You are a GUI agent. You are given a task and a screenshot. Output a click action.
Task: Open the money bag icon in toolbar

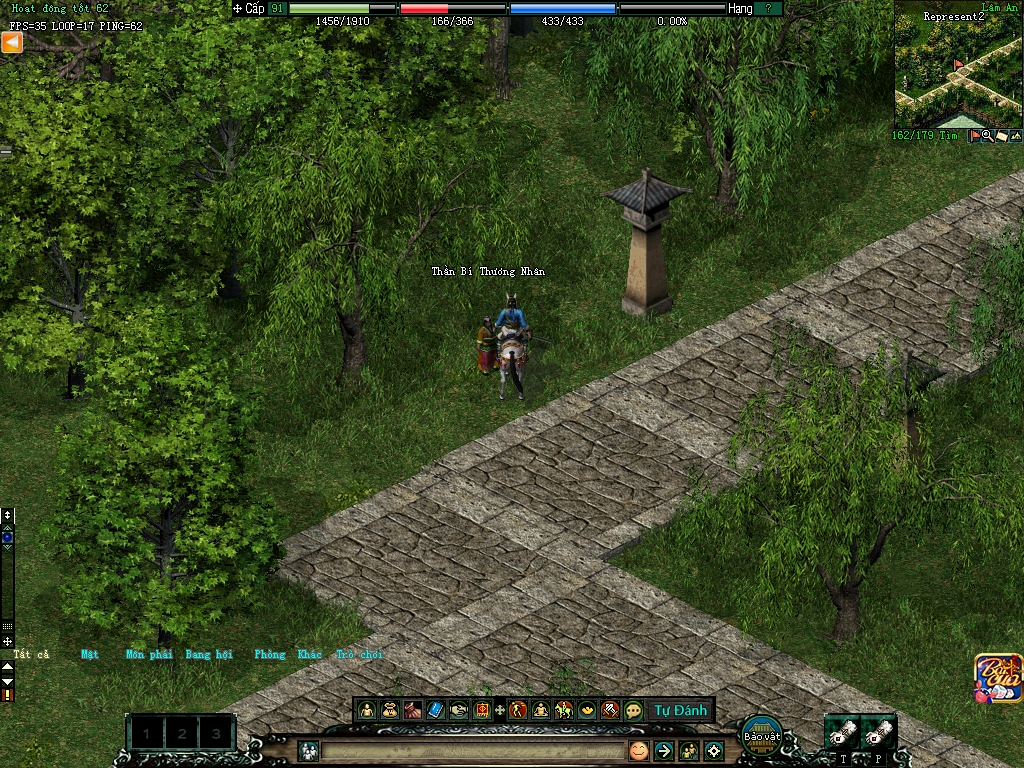point(390,710)
